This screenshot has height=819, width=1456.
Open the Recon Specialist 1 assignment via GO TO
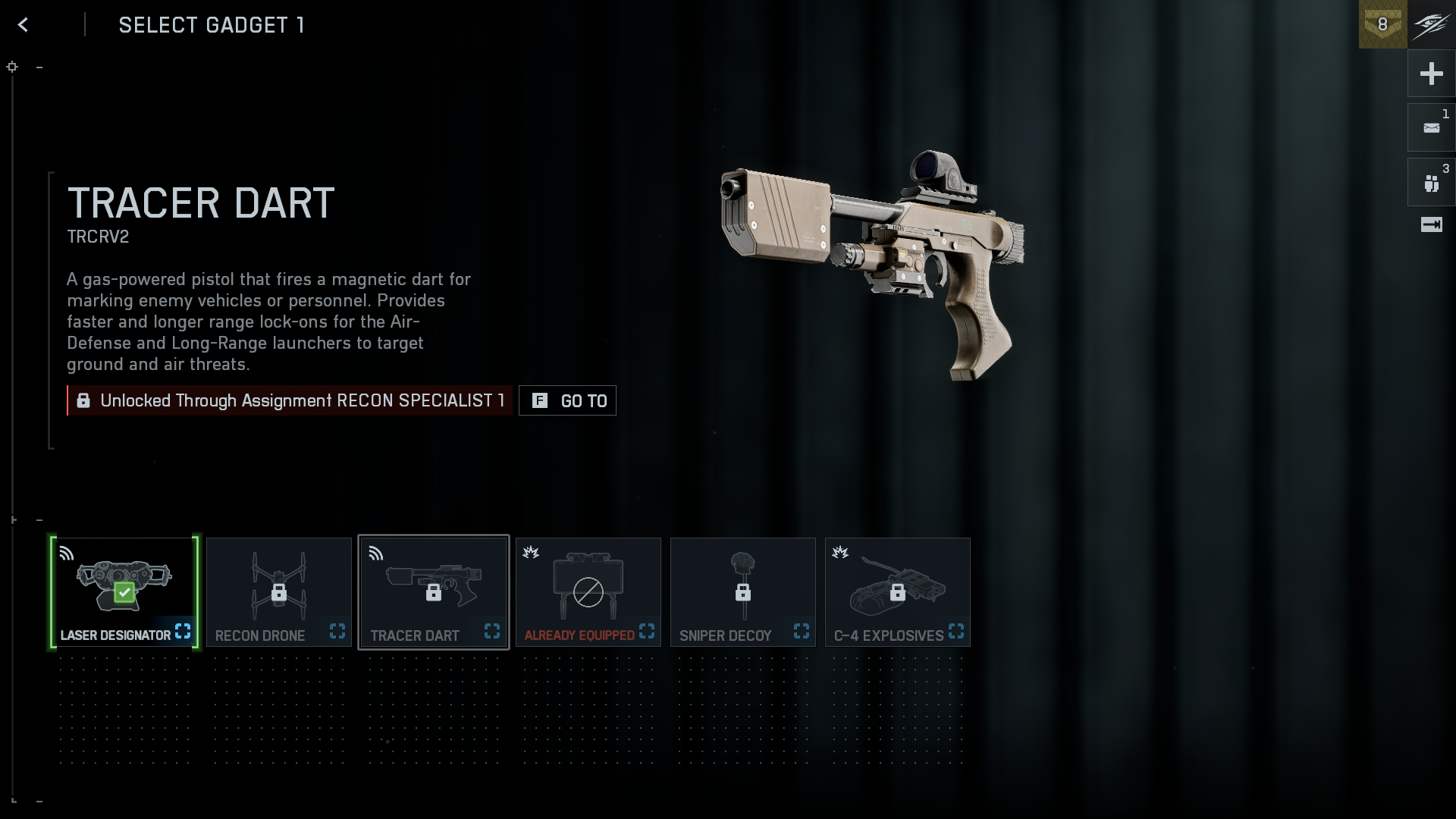[x=567, y=400]
